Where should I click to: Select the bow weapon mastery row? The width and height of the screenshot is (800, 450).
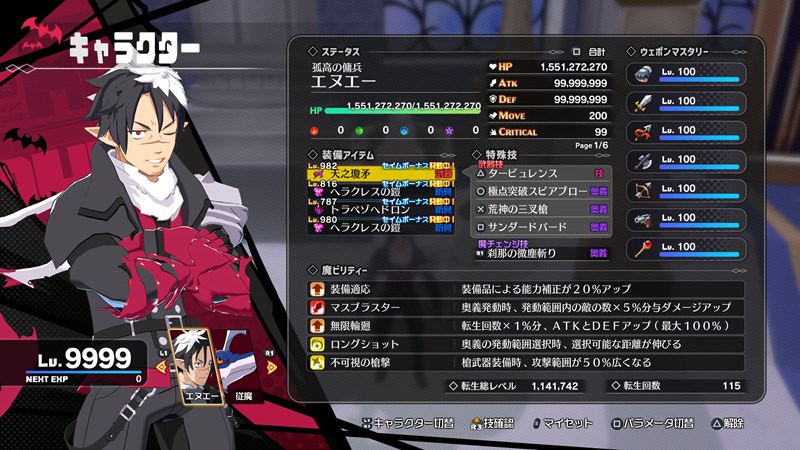tap(686, 190)
